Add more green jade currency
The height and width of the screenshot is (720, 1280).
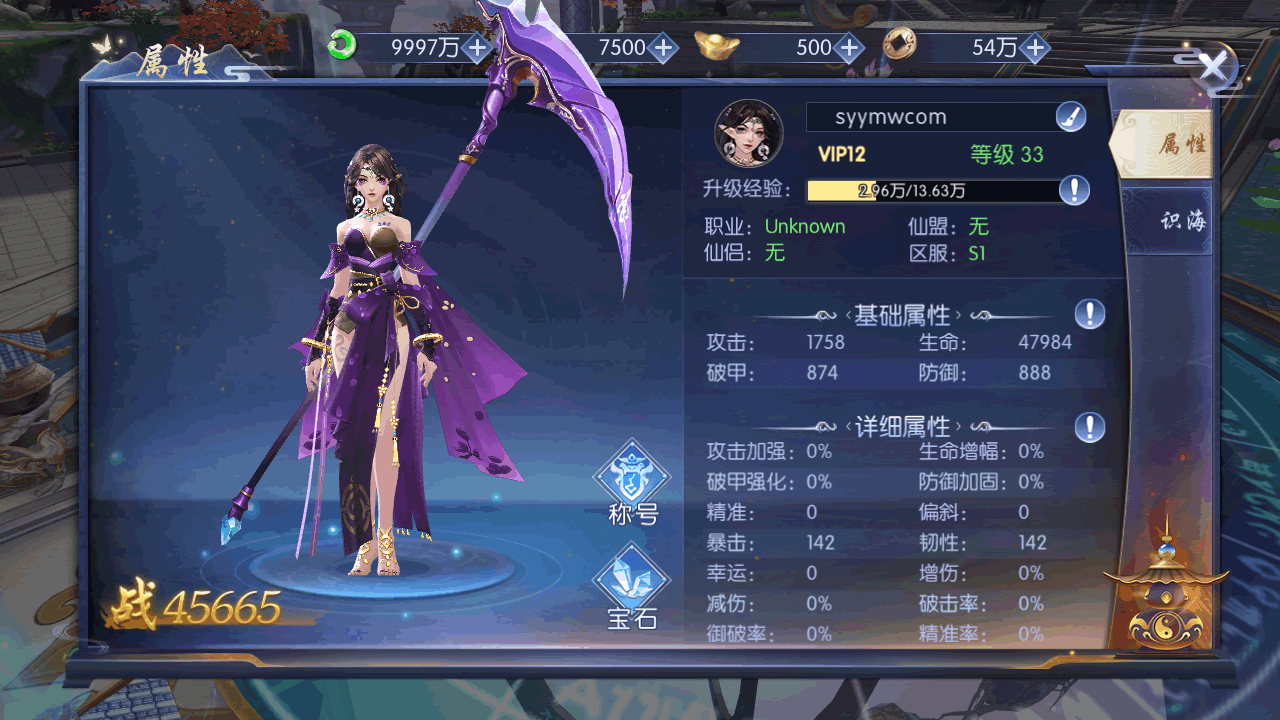tap(478, 47)
